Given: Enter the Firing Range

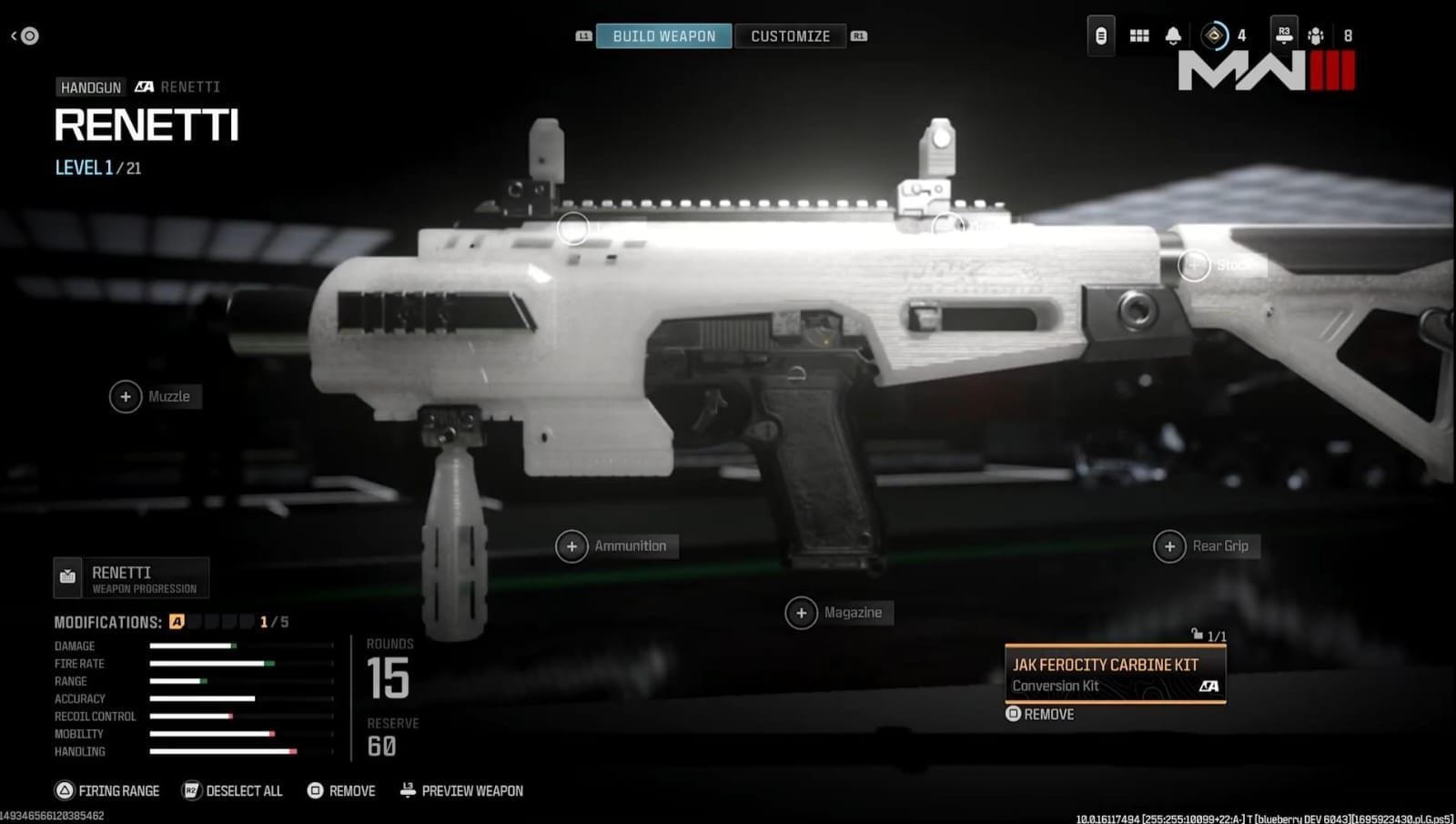Looking at the screenshot, I should pyautogui.click(x=106, y=790).
